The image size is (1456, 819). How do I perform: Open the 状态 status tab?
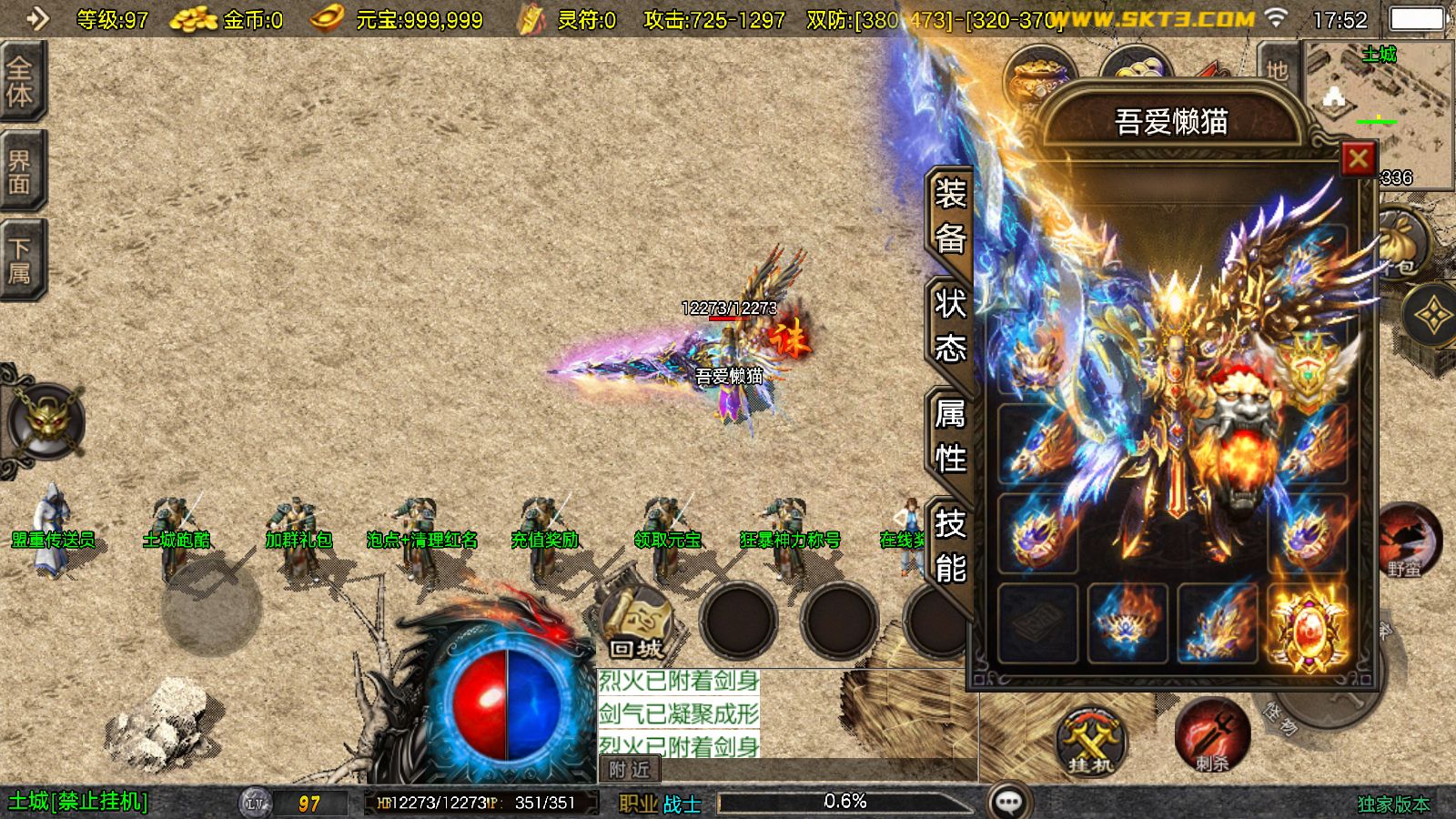(x=950, y=326)
